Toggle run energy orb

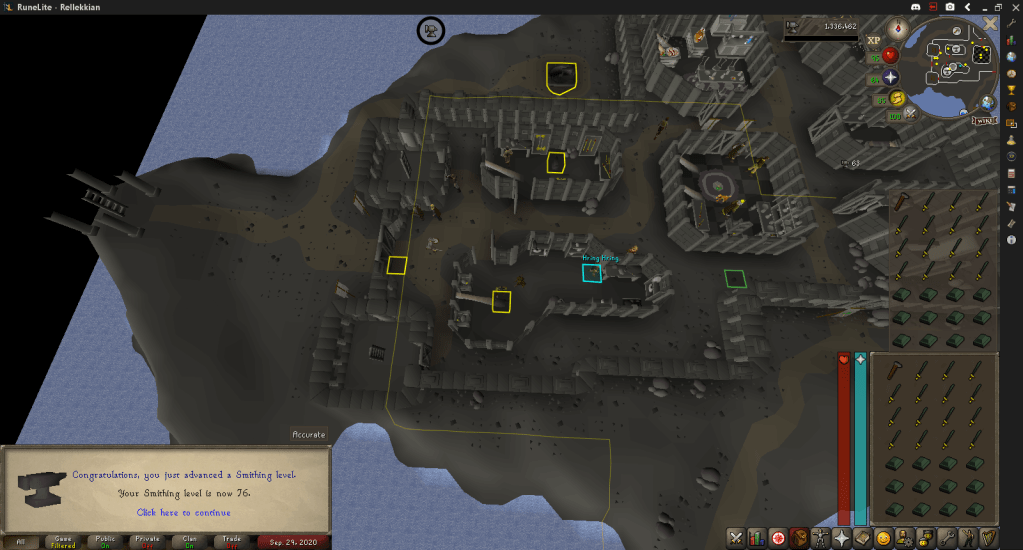(898, 98)
